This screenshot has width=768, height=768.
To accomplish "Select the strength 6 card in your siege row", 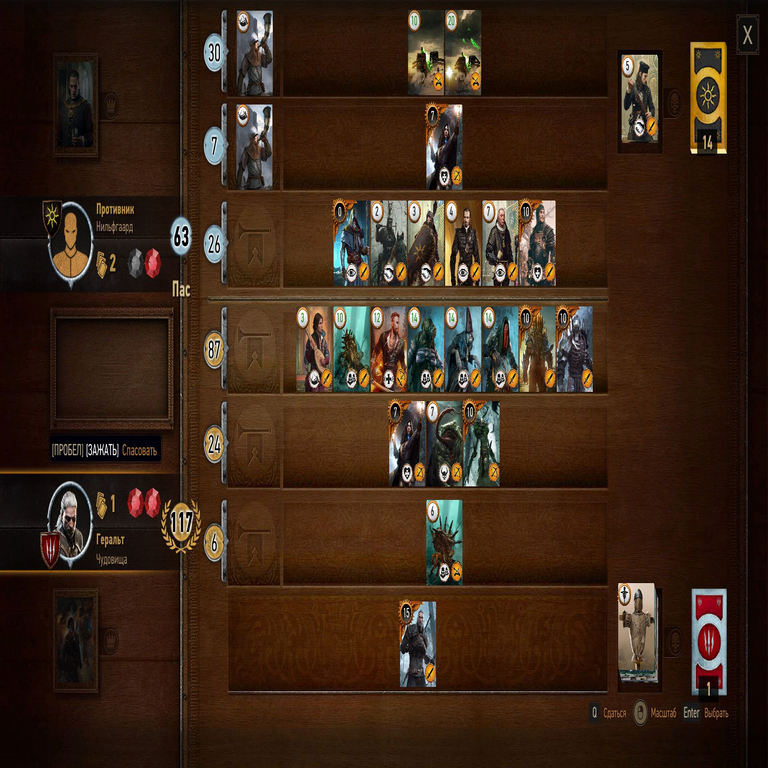I will pyautogui.click(x=444, y=542).
